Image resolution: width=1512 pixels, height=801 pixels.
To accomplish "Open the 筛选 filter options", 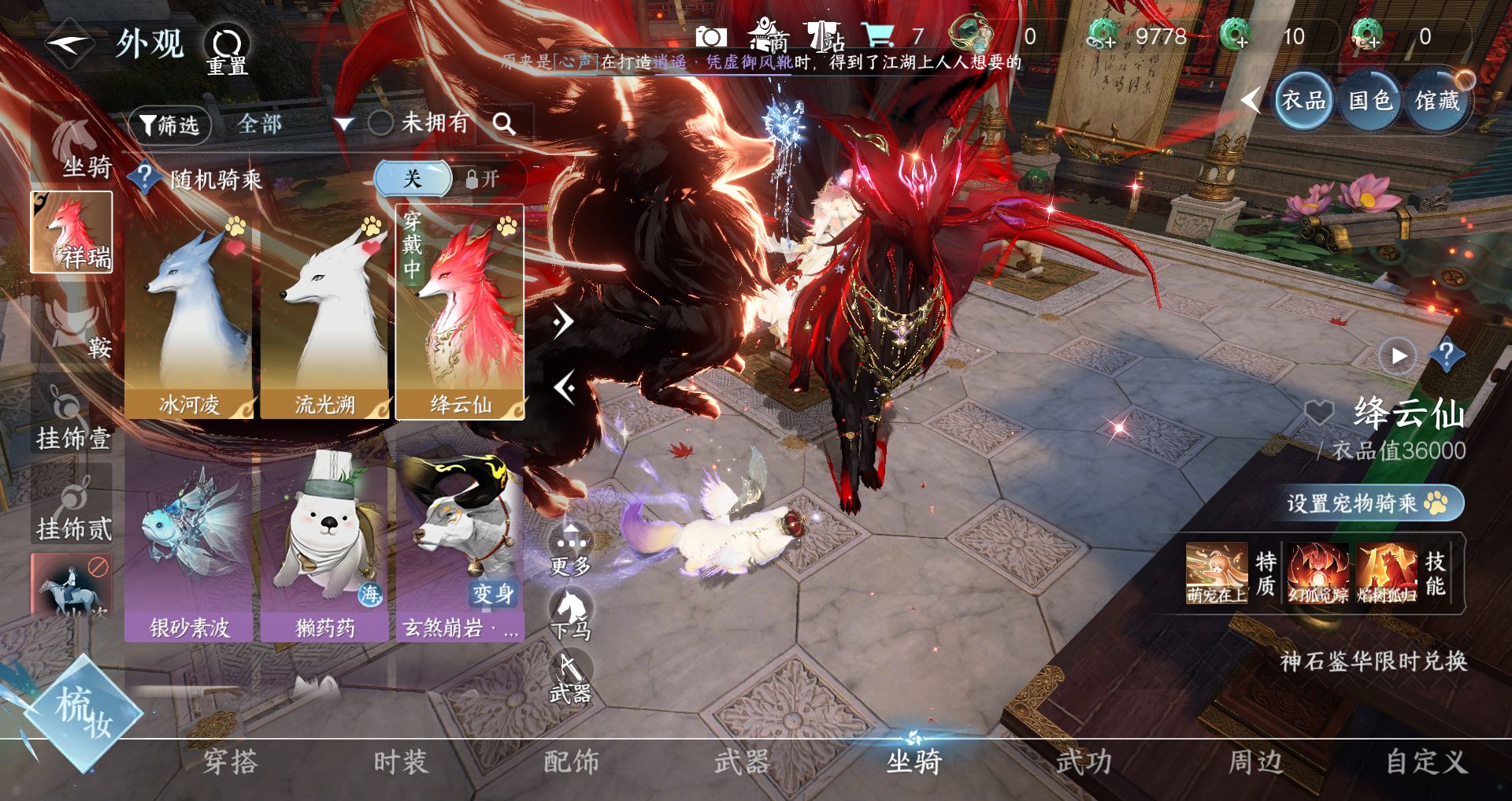I will pyautogui.click(x=170, y=124).
